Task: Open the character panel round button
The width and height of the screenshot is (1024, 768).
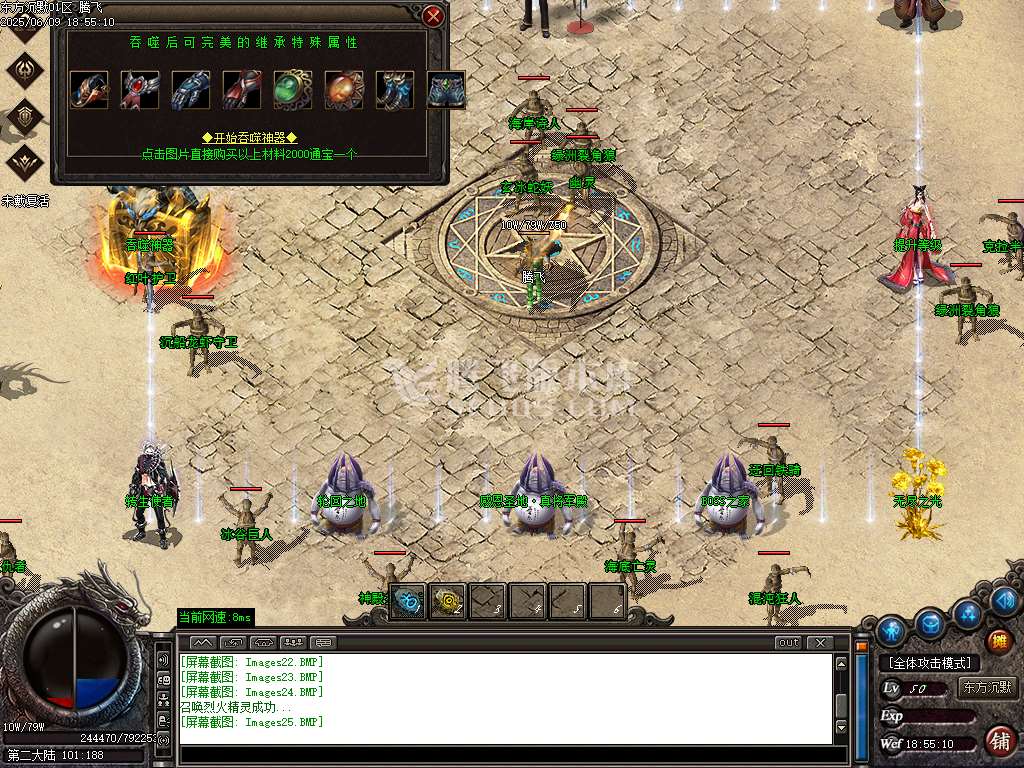Action: coord(891,630)
